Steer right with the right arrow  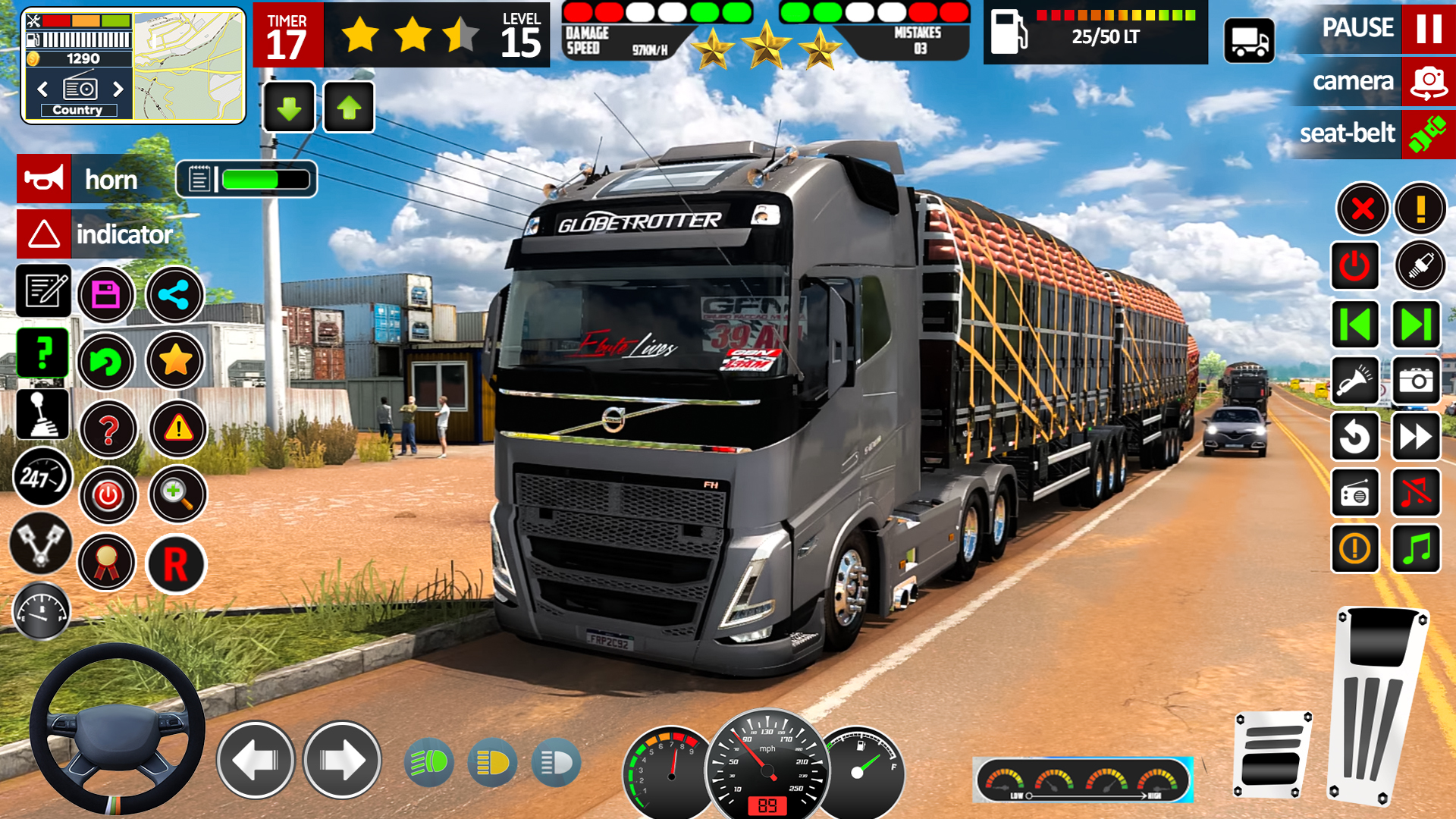click(342, 759)
